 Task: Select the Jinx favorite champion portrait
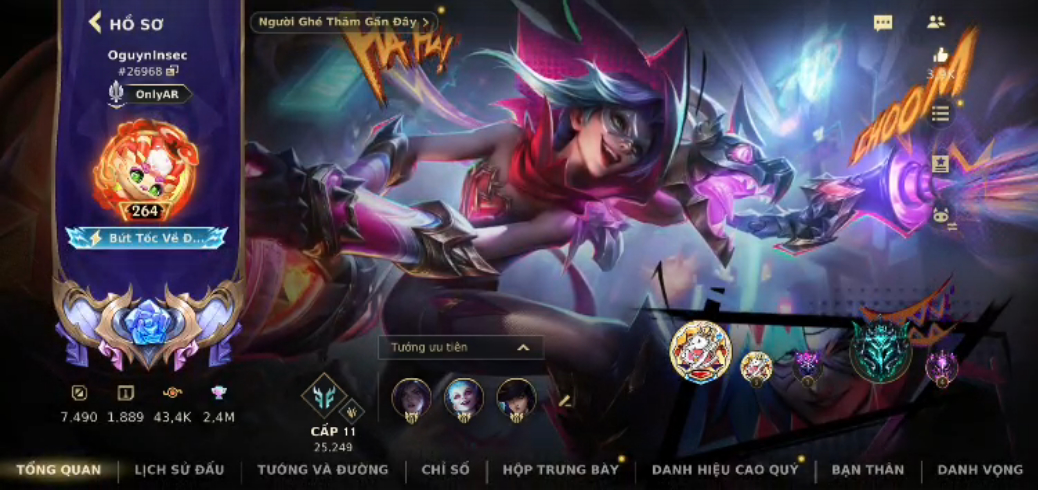tap(463, 398)
